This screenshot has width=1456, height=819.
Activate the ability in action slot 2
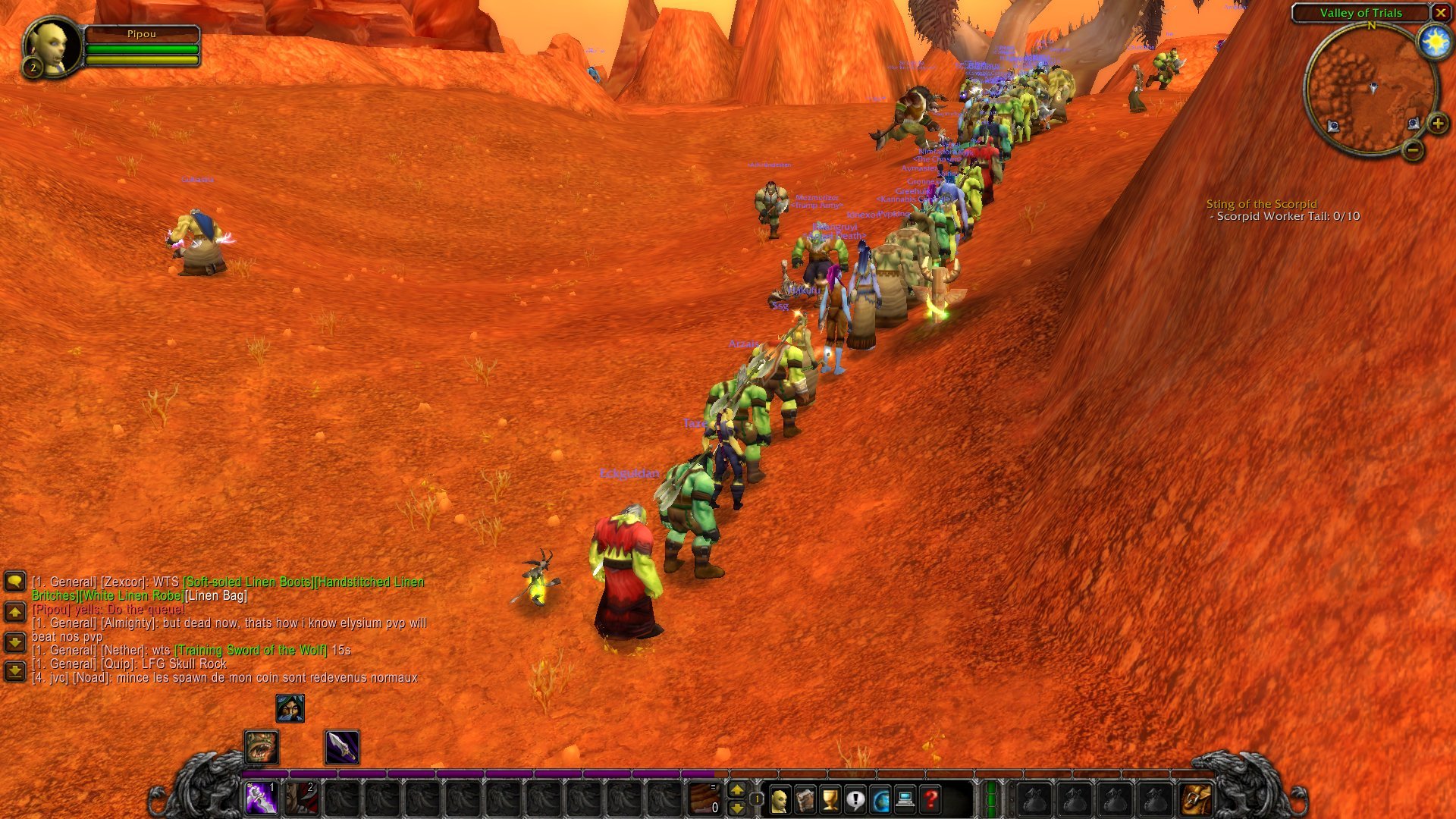(x=302, y=799)
